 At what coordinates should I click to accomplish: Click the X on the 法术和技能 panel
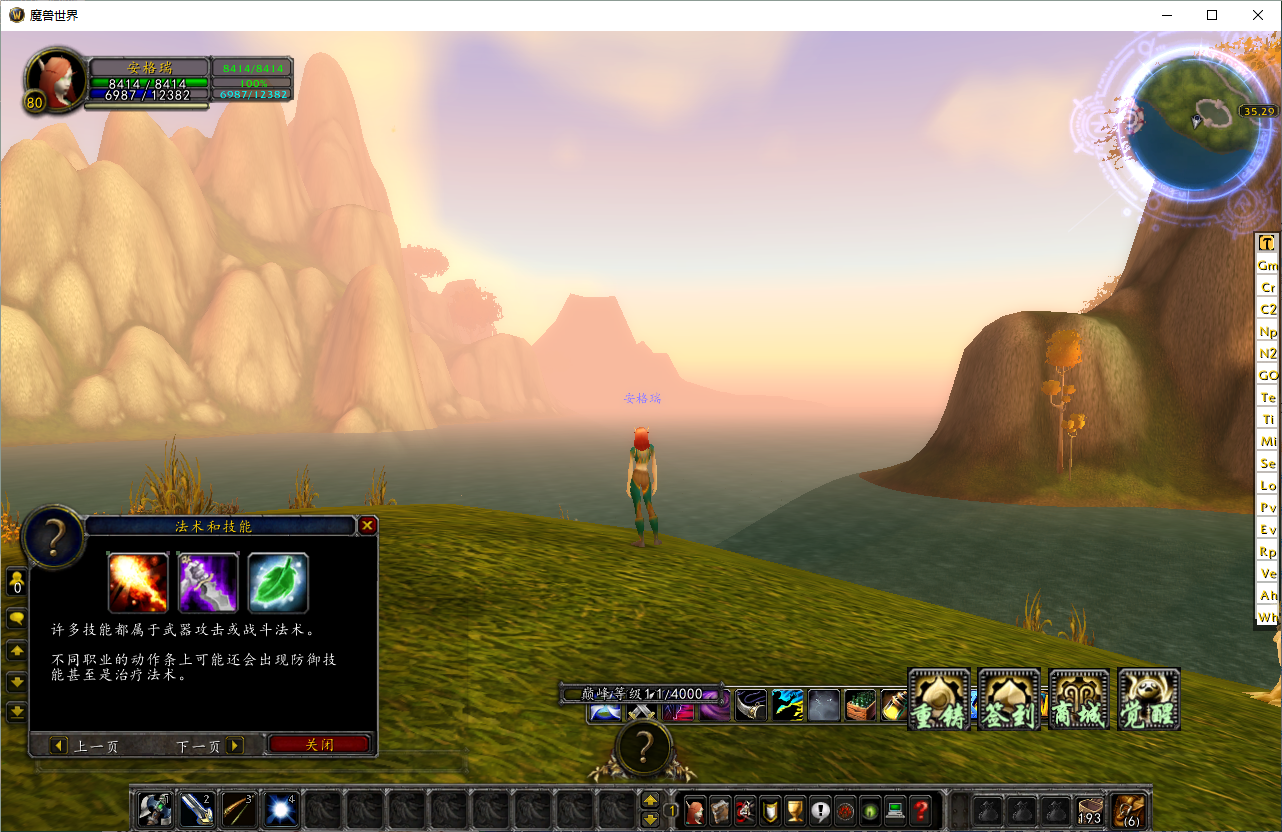pyautogui.click(x=367, y=525)
